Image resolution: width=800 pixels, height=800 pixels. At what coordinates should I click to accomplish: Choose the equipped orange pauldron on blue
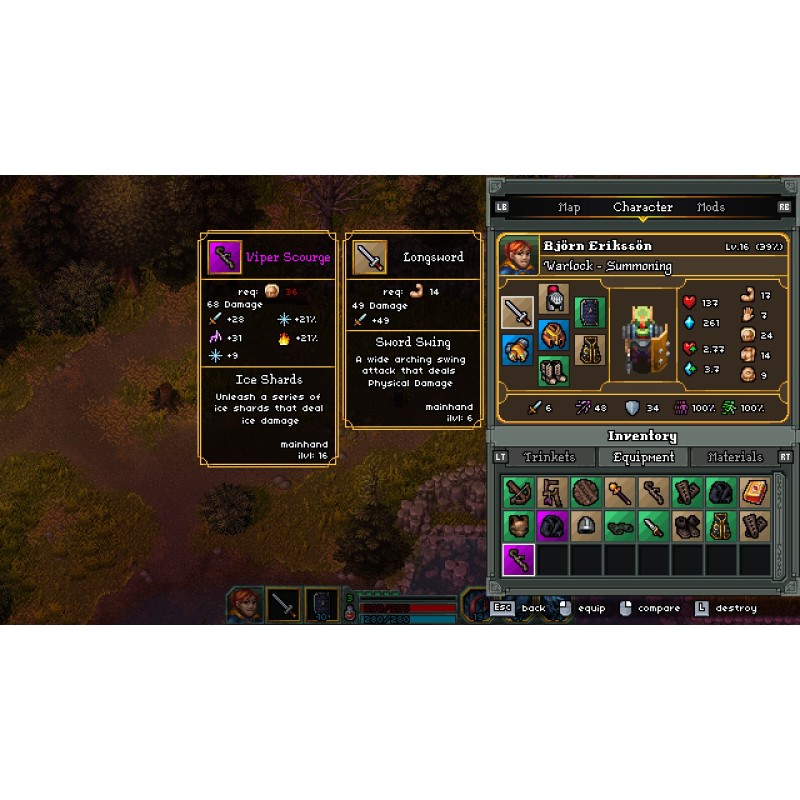tap(553, 335)
